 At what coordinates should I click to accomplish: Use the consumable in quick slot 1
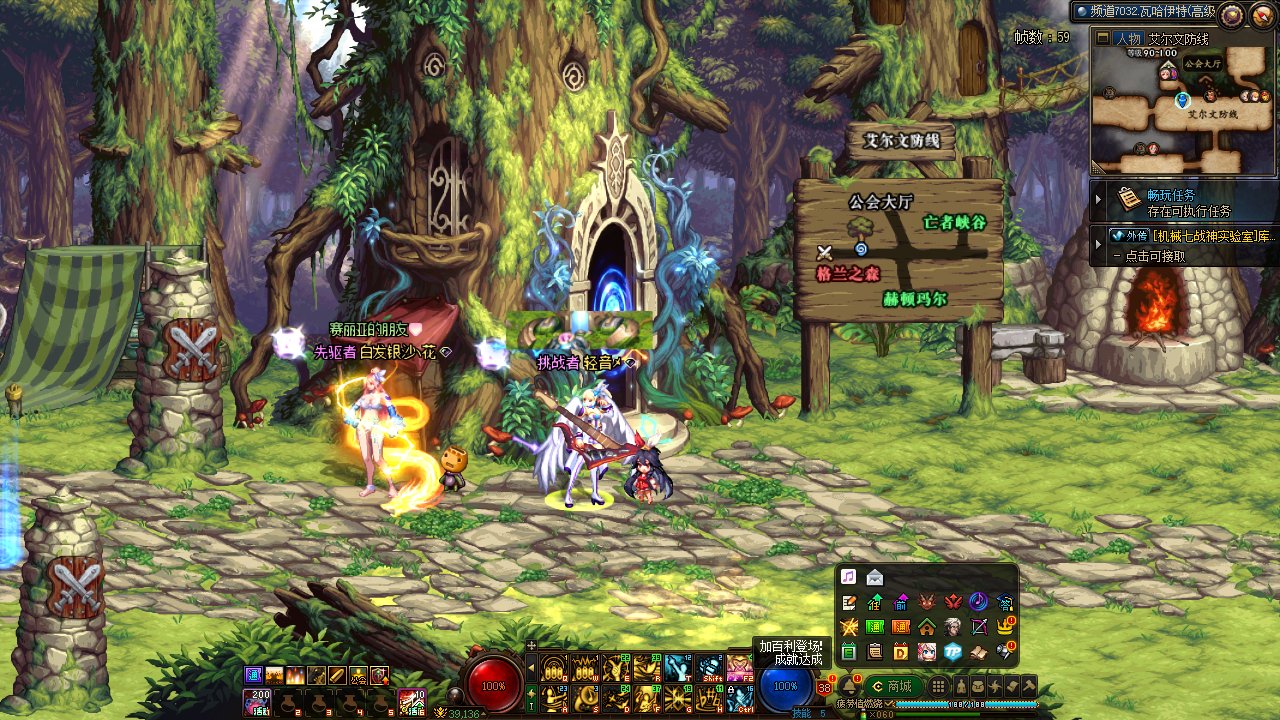coord(258,702)
